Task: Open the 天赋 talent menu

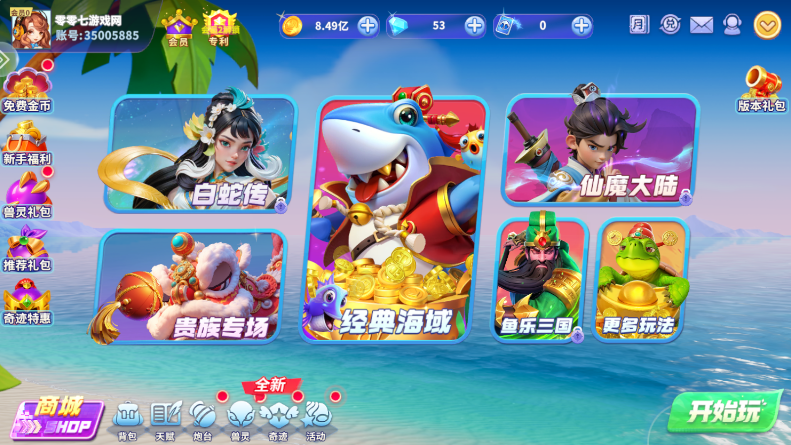Action: coord(165,417)
